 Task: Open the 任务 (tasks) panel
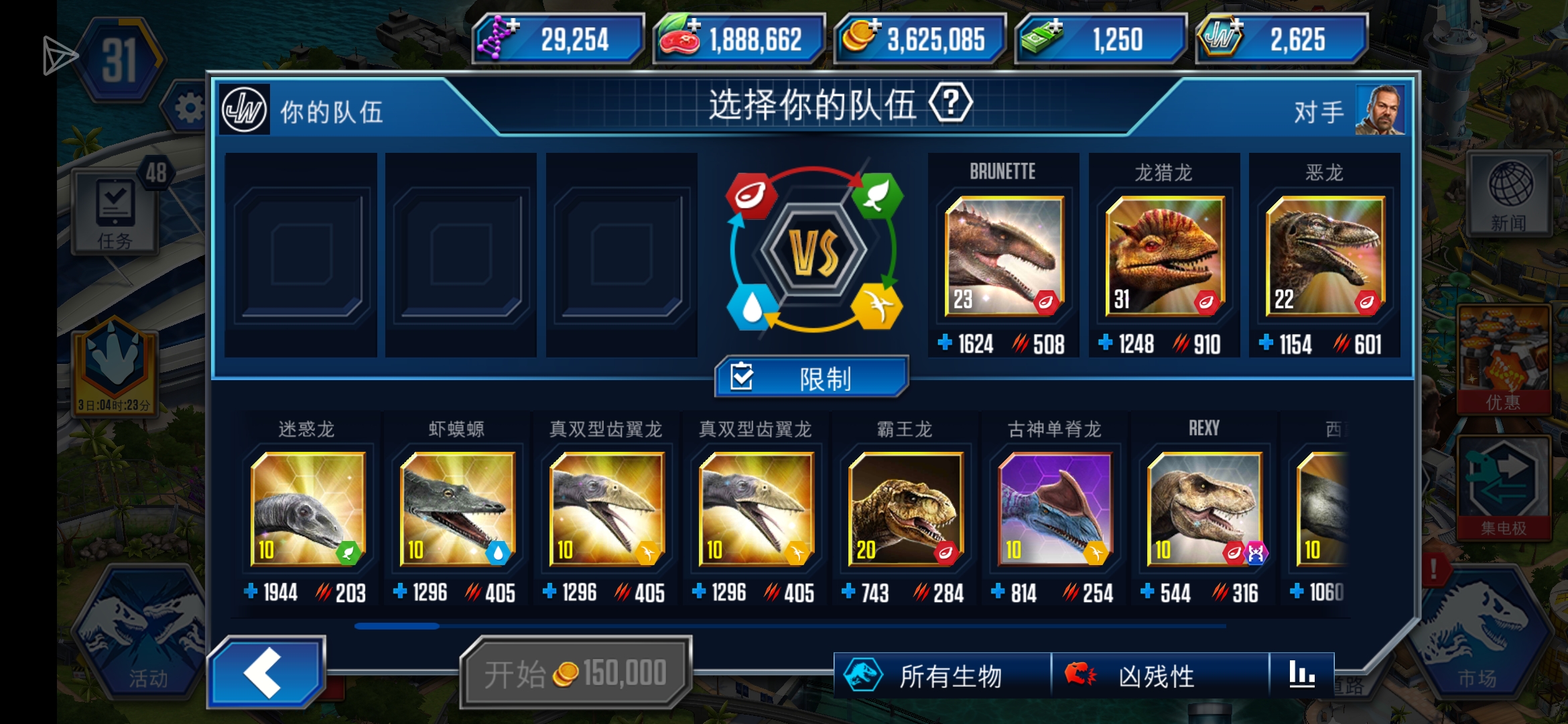(x=114, y=211)
